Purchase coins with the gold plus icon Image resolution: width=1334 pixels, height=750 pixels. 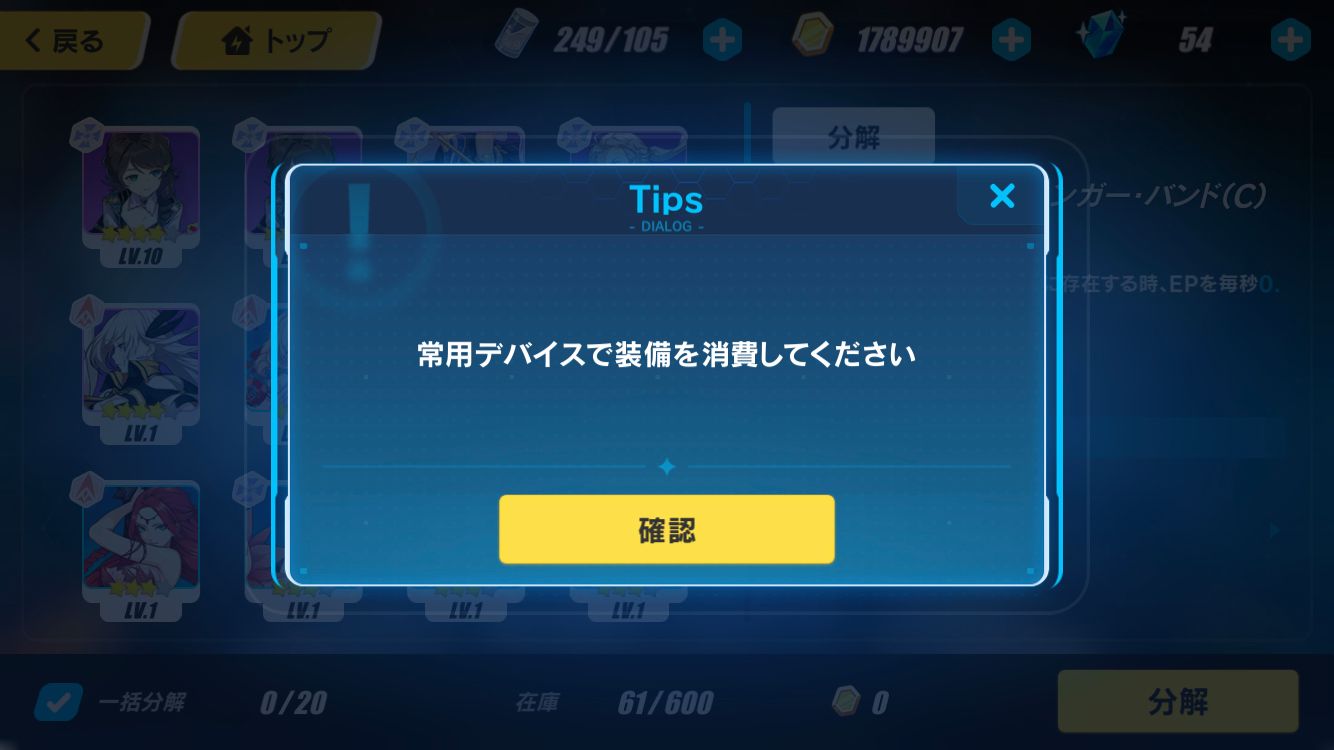pyautogui.click(x=1011, y=40)
